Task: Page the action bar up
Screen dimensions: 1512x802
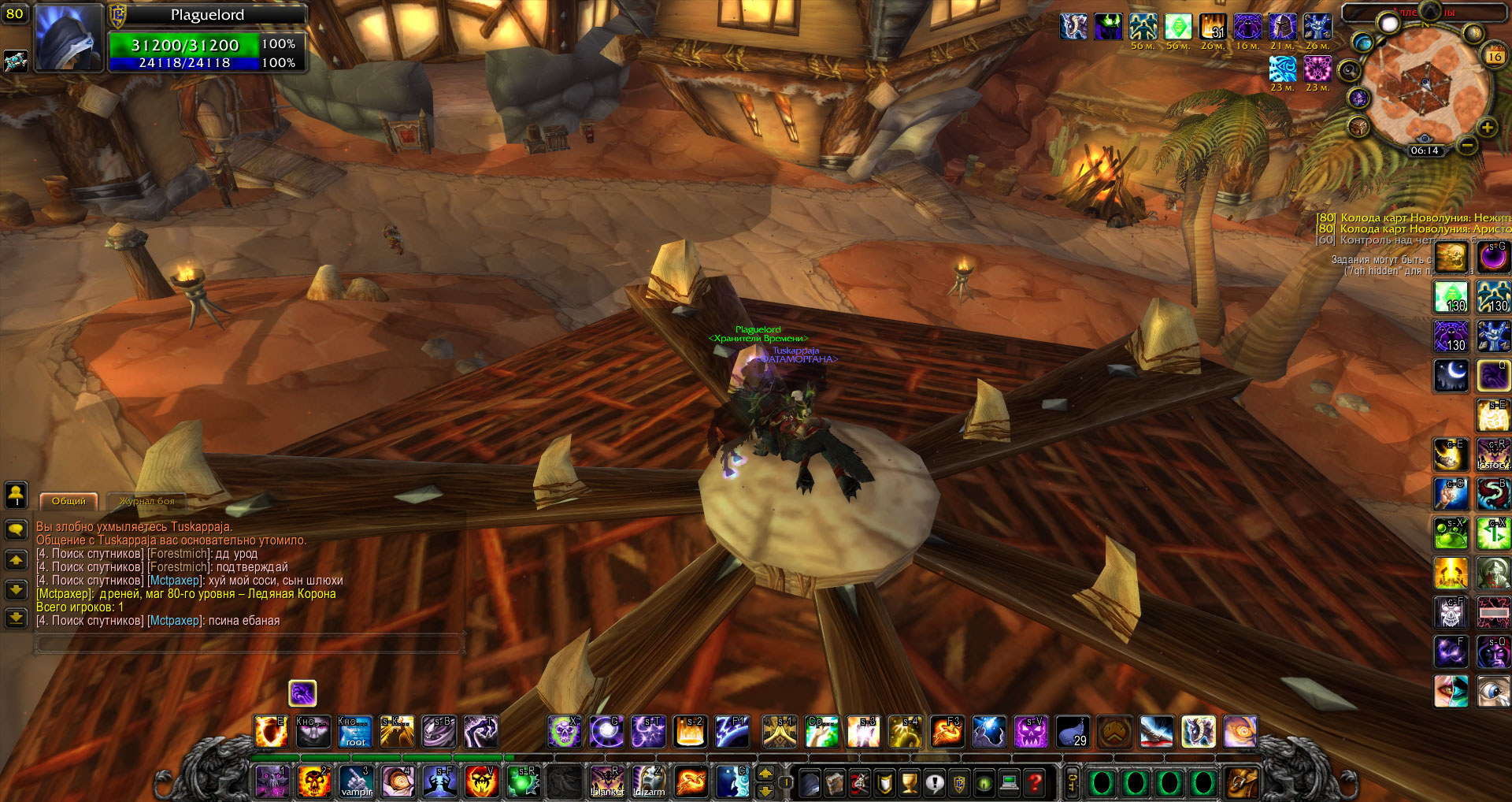Action: [765, 773]
